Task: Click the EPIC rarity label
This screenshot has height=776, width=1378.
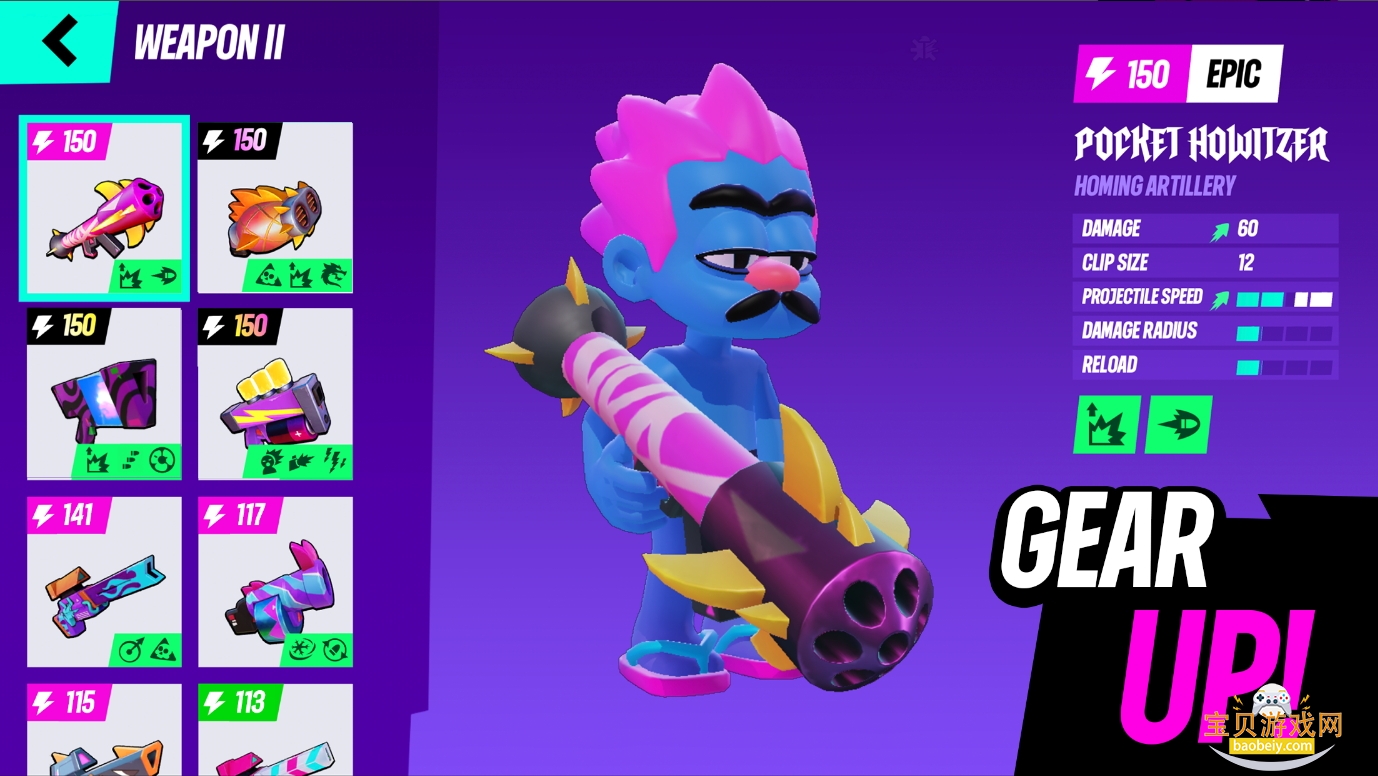Action: 1235,74
